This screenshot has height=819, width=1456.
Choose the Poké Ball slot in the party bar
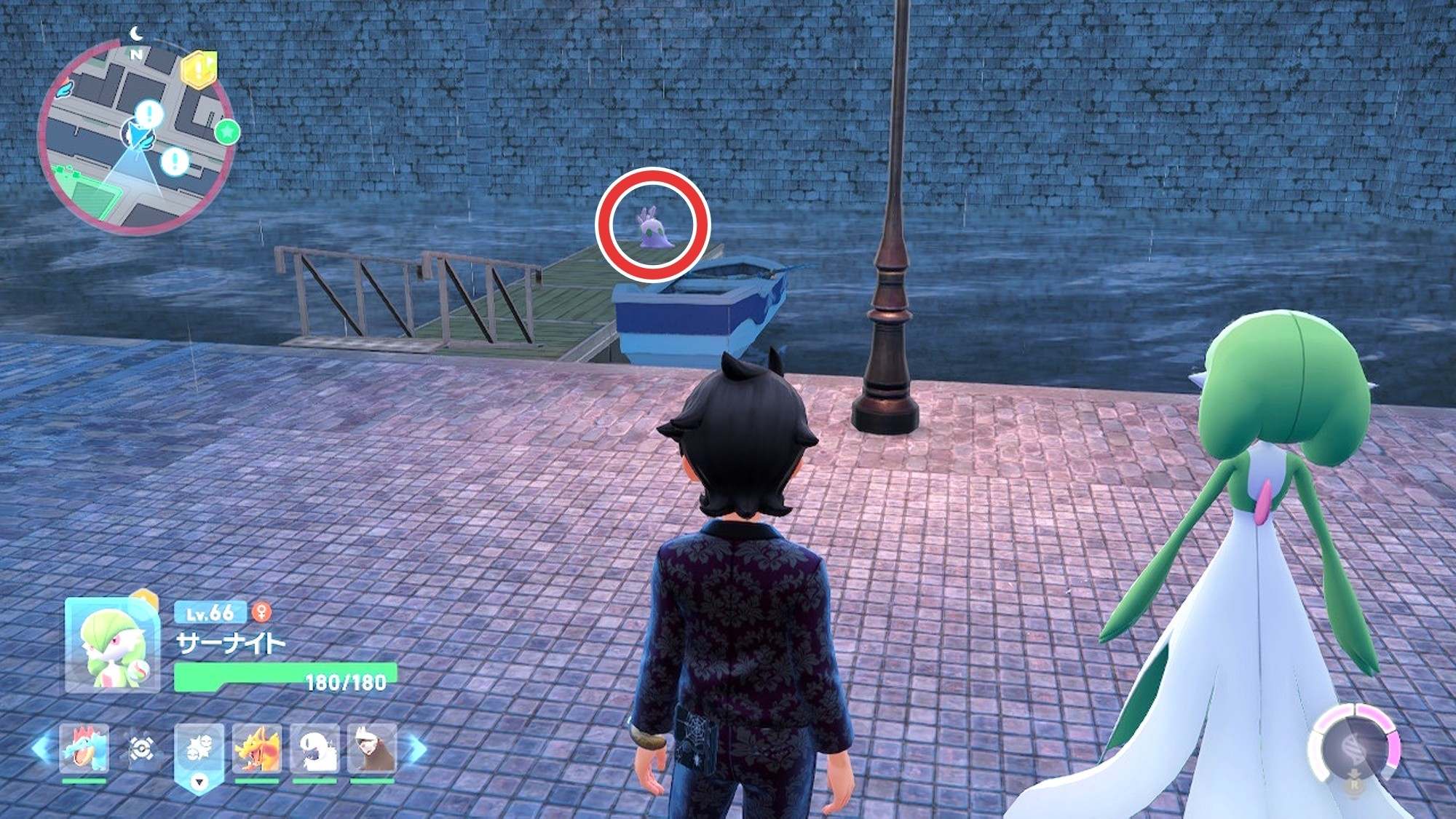click(x=141, y=748)
